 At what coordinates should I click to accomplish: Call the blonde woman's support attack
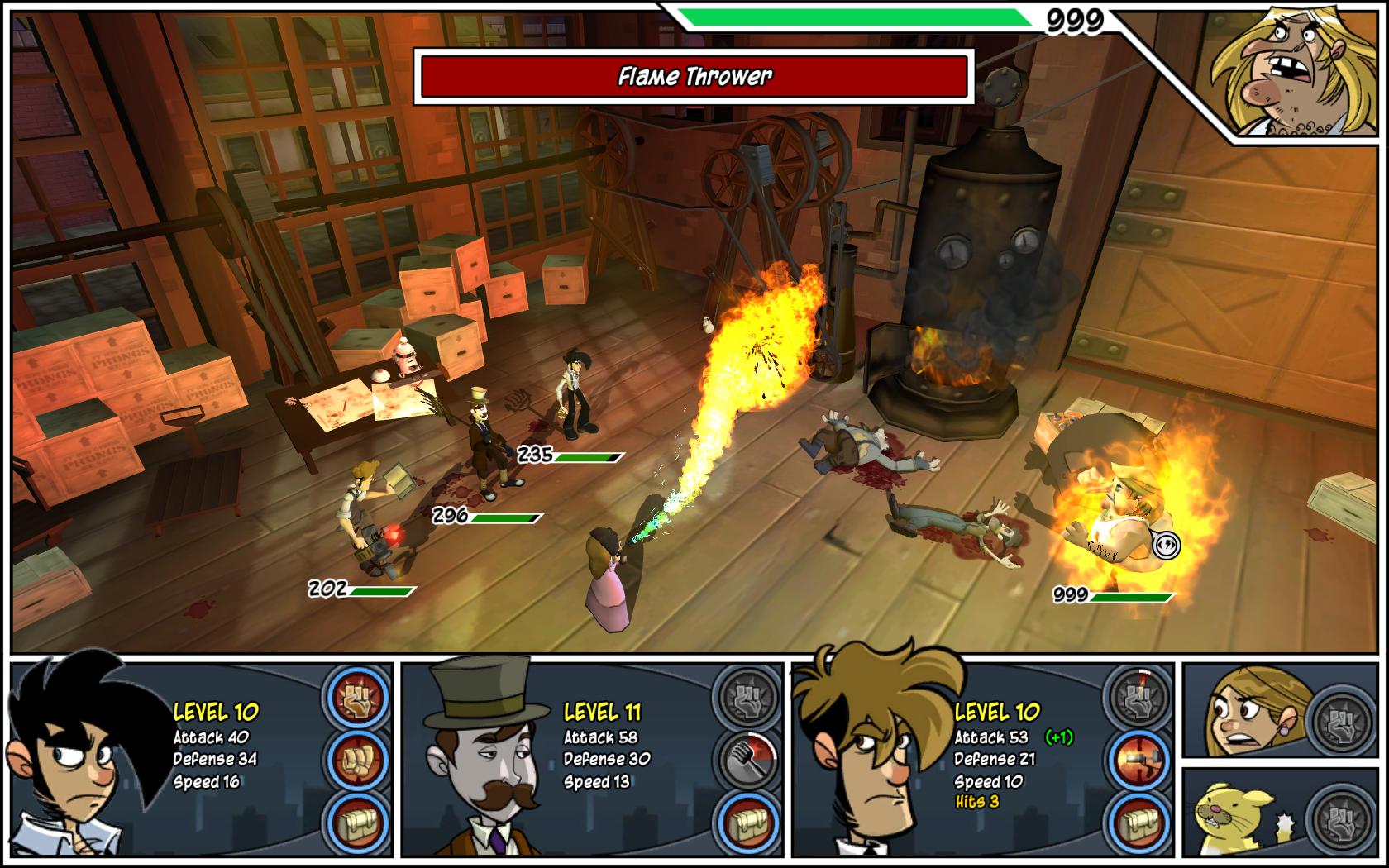1339,719
